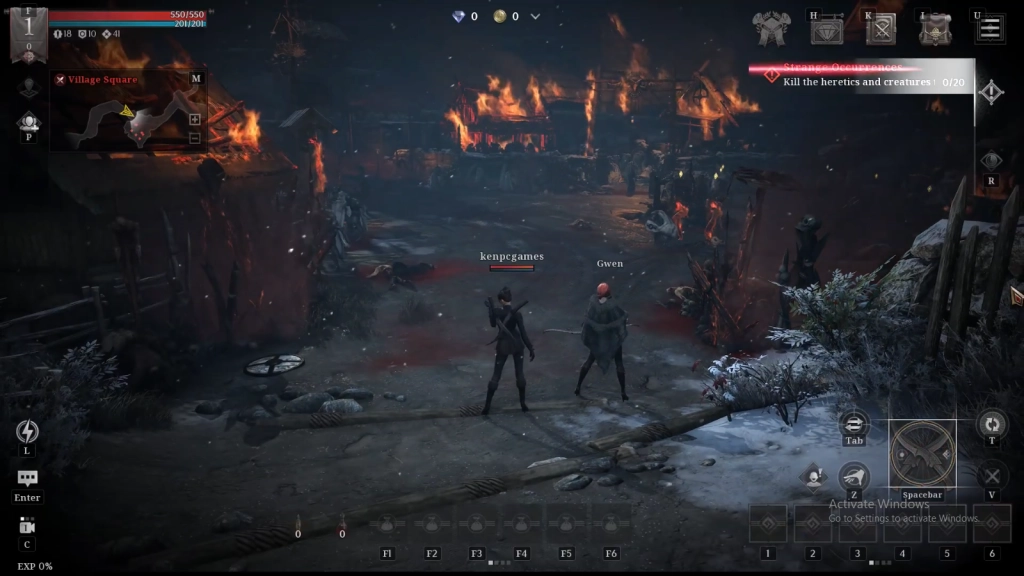
Task: Switch weapons with the swap arrows icon
Action: (854, 424)
